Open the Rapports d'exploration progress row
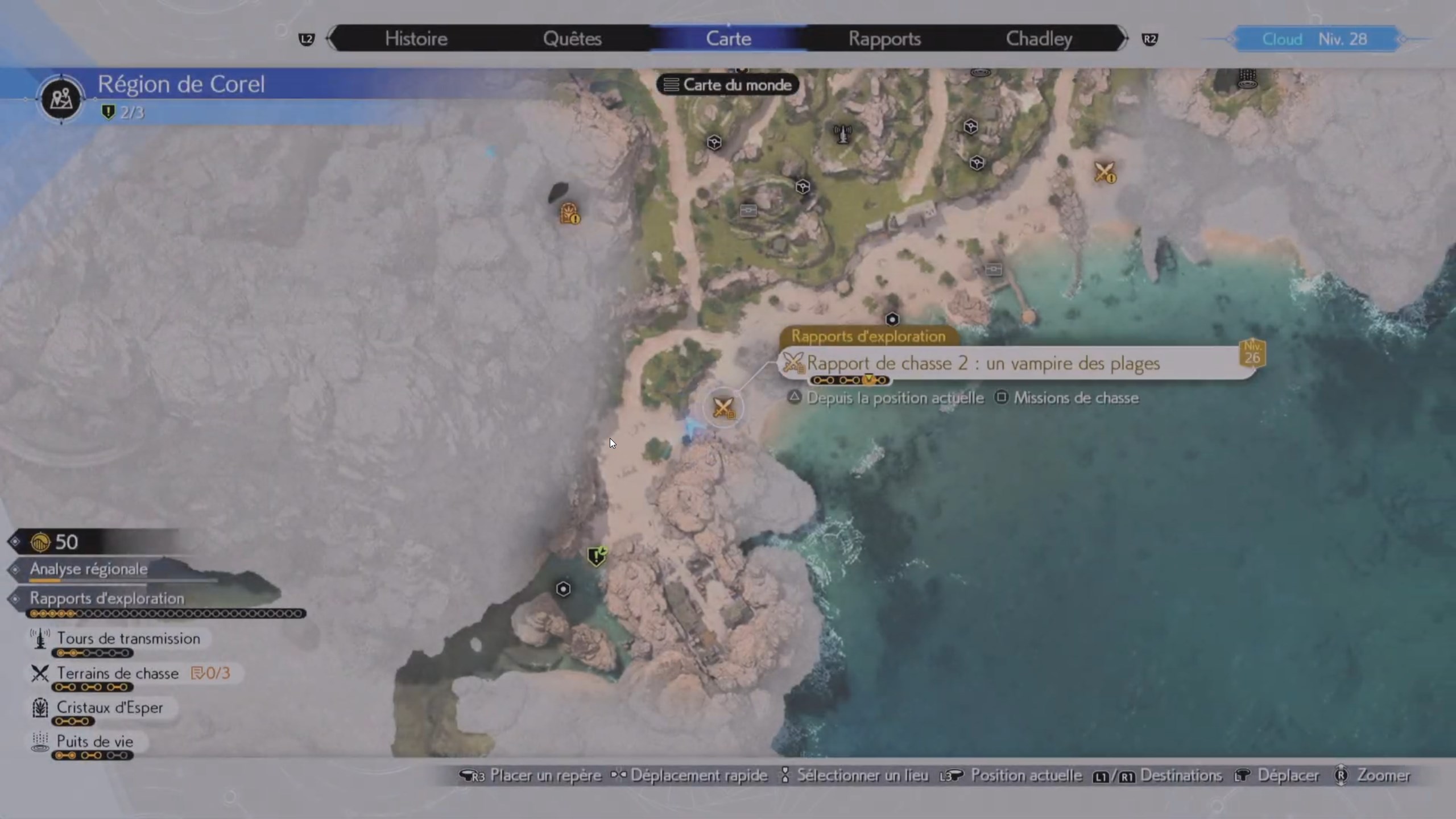Image resolution: width=1456 pixels, height=819 pixels. tap(107, 598)
